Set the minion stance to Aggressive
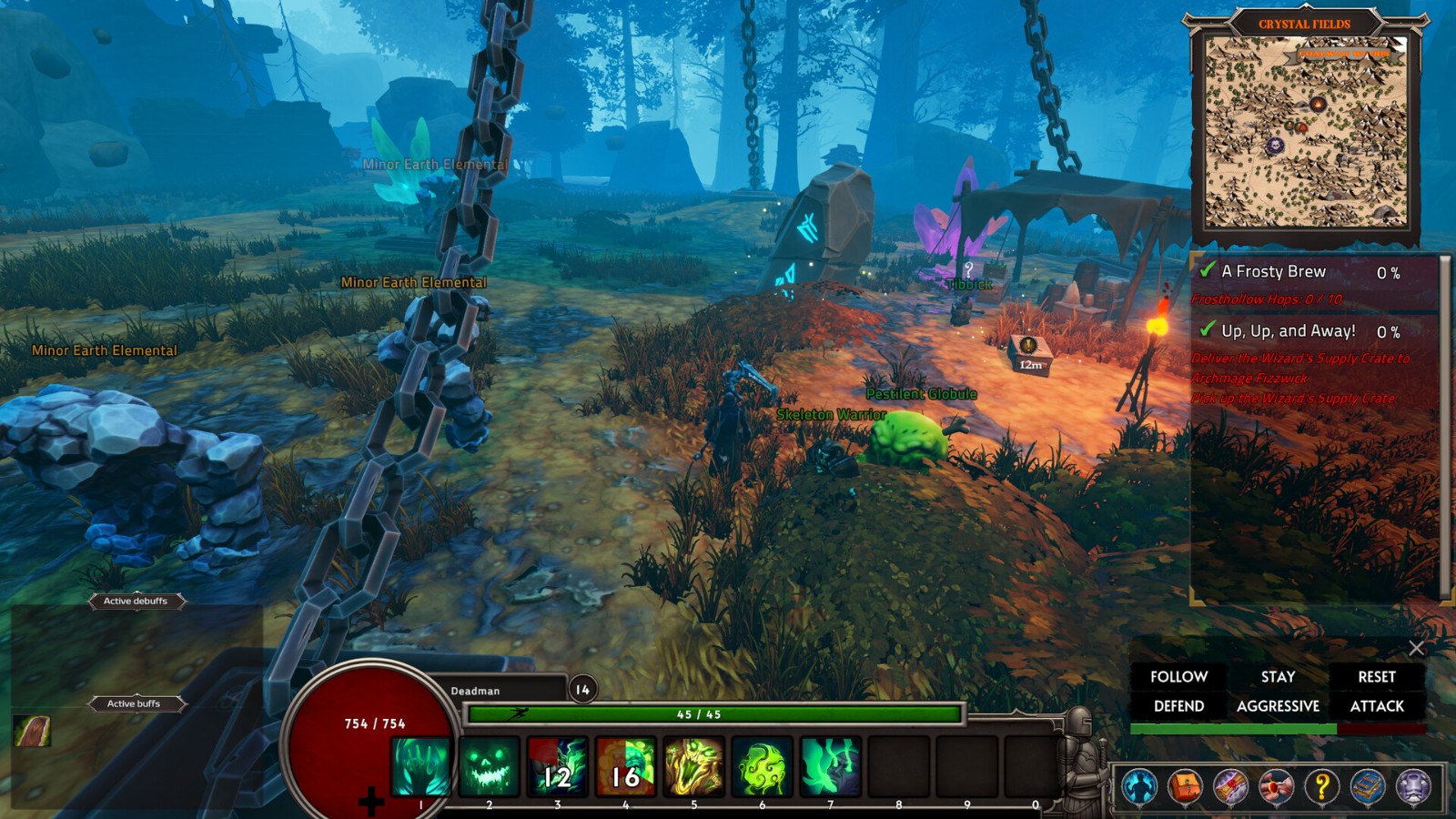The image size is (1456, 819). [1278, 706]
